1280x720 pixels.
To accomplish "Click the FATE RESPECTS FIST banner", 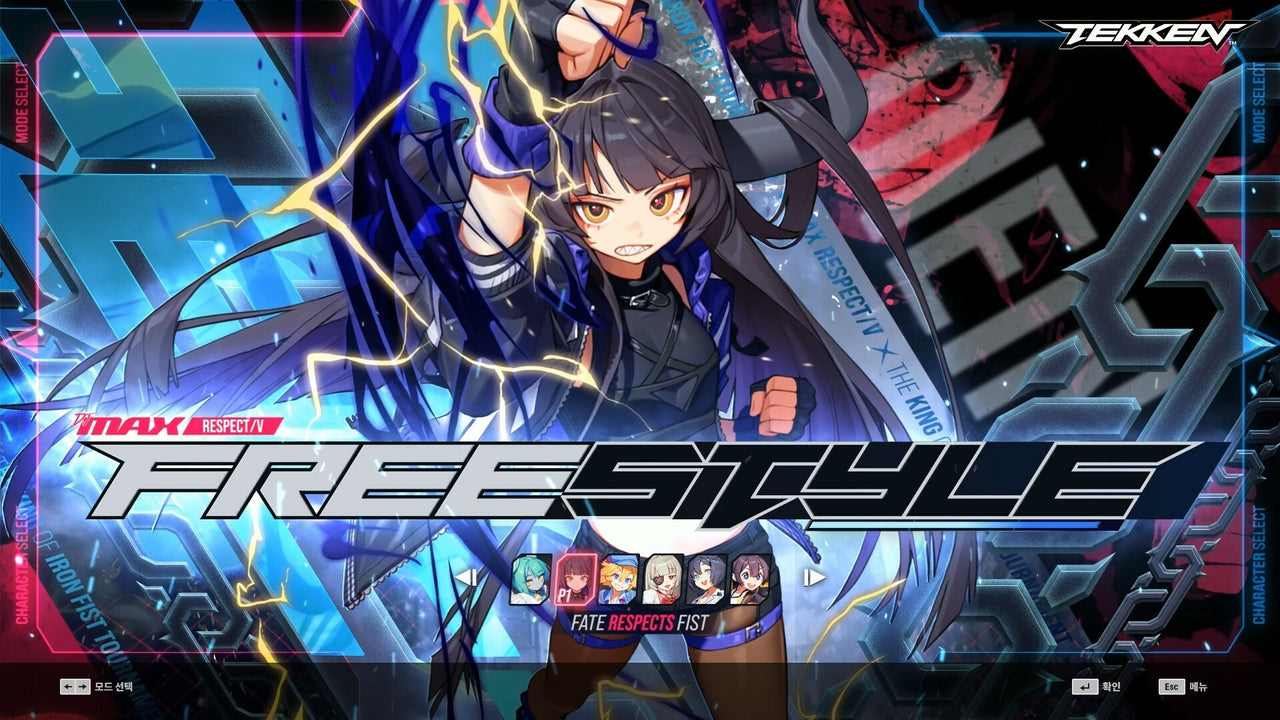I will tap(640, 621).
